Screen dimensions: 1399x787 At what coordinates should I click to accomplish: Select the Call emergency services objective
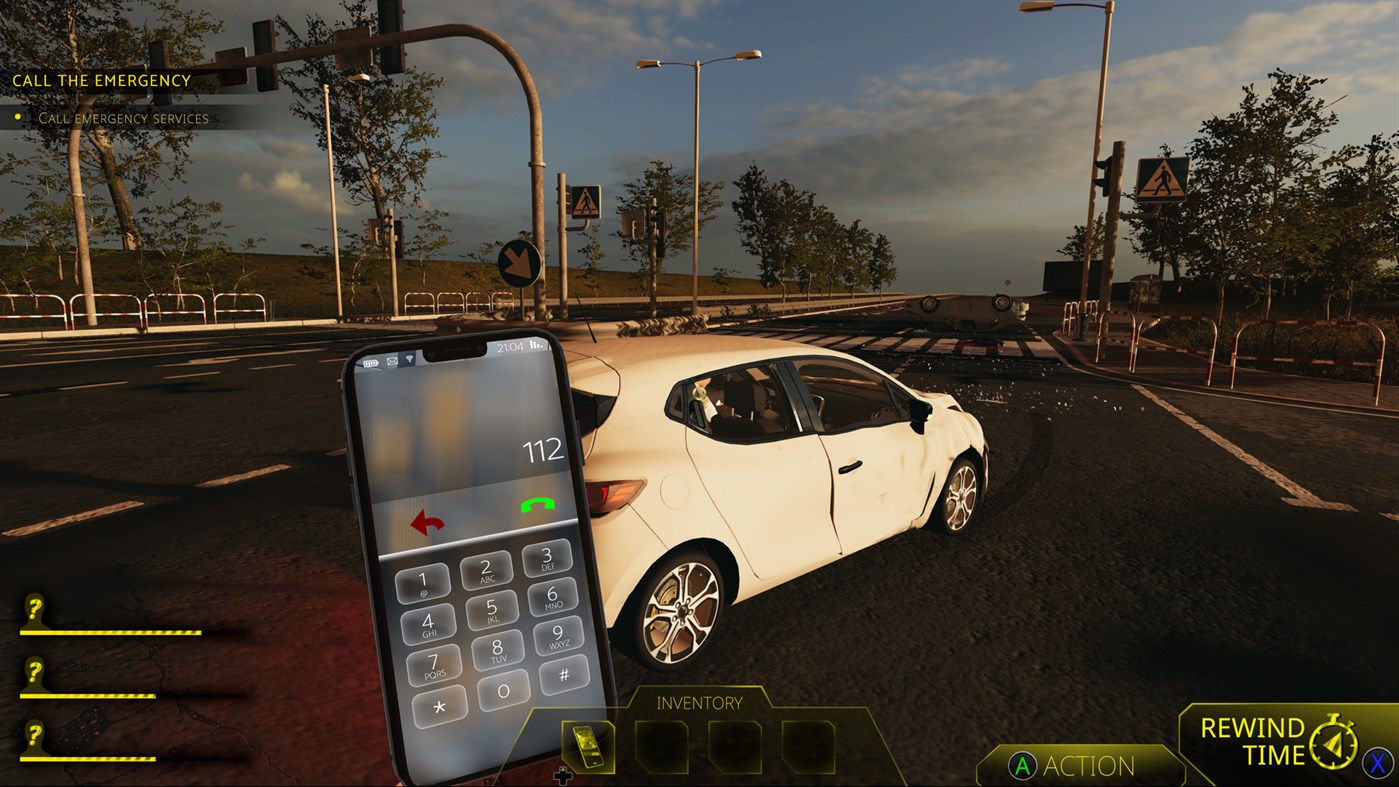tap(123, 118)
